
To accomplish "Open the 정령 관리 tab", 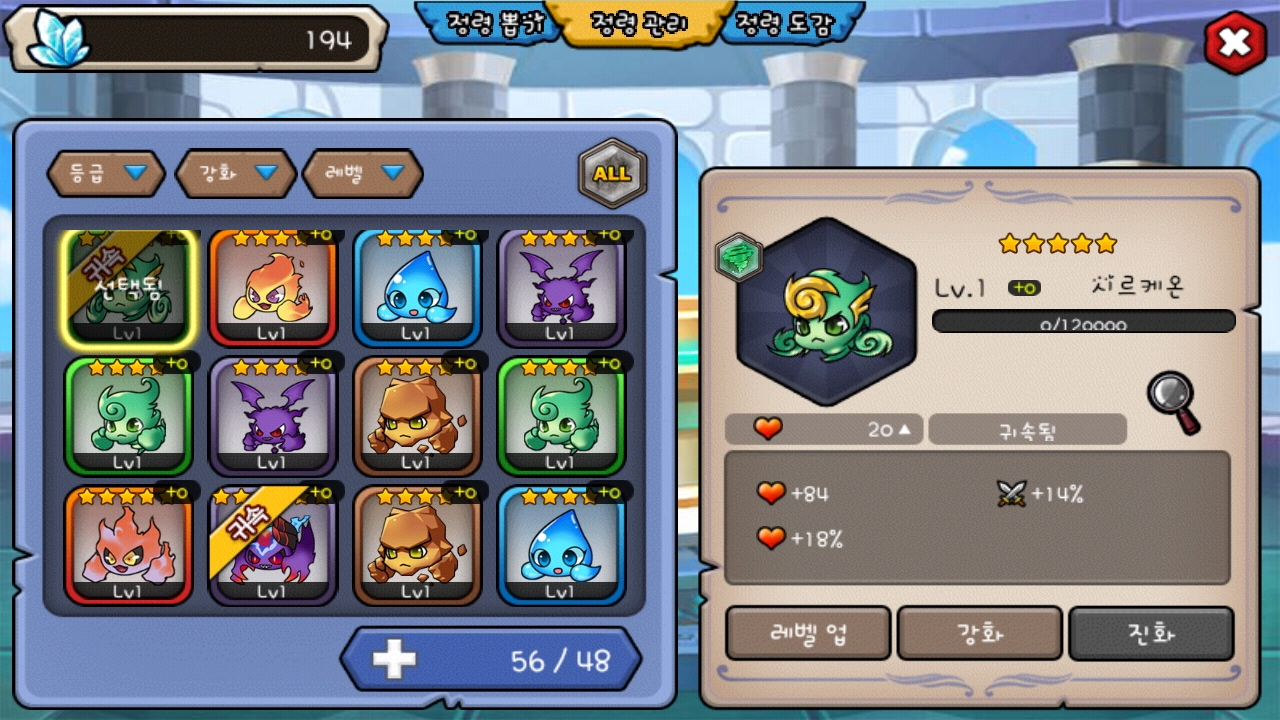I will pos(638,24).
